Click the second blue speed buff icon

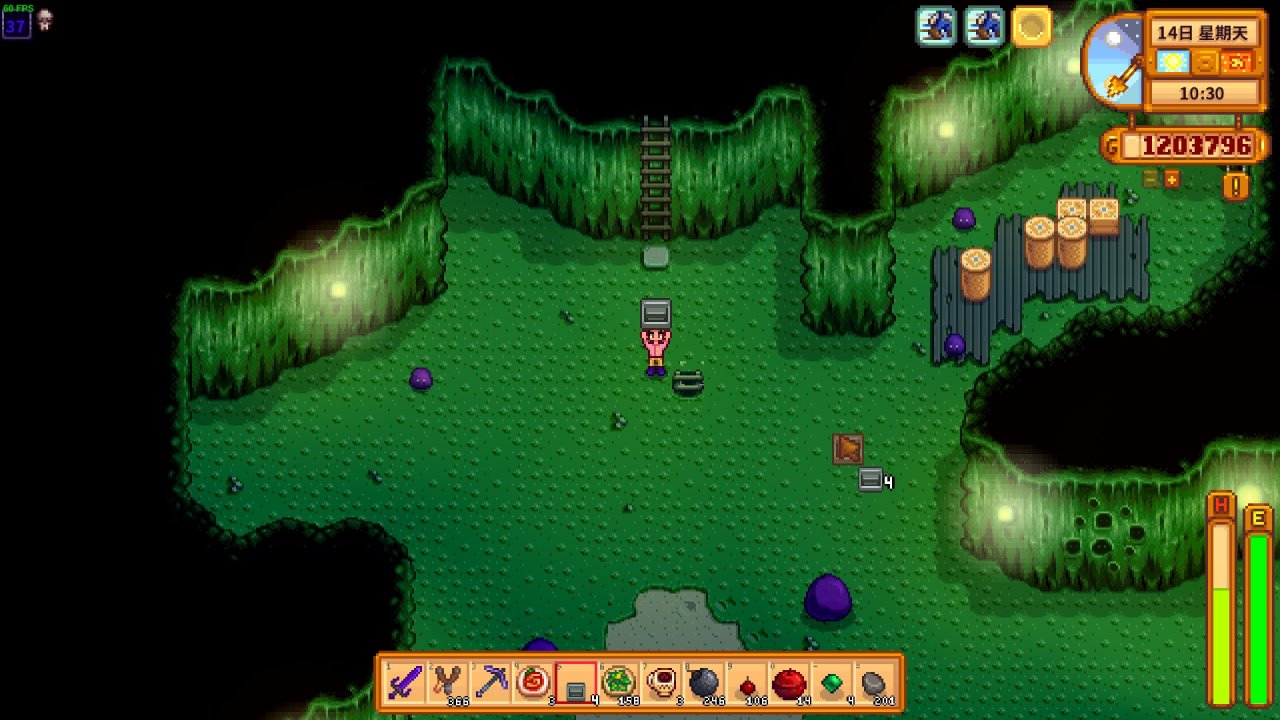[x=984, y=27]
